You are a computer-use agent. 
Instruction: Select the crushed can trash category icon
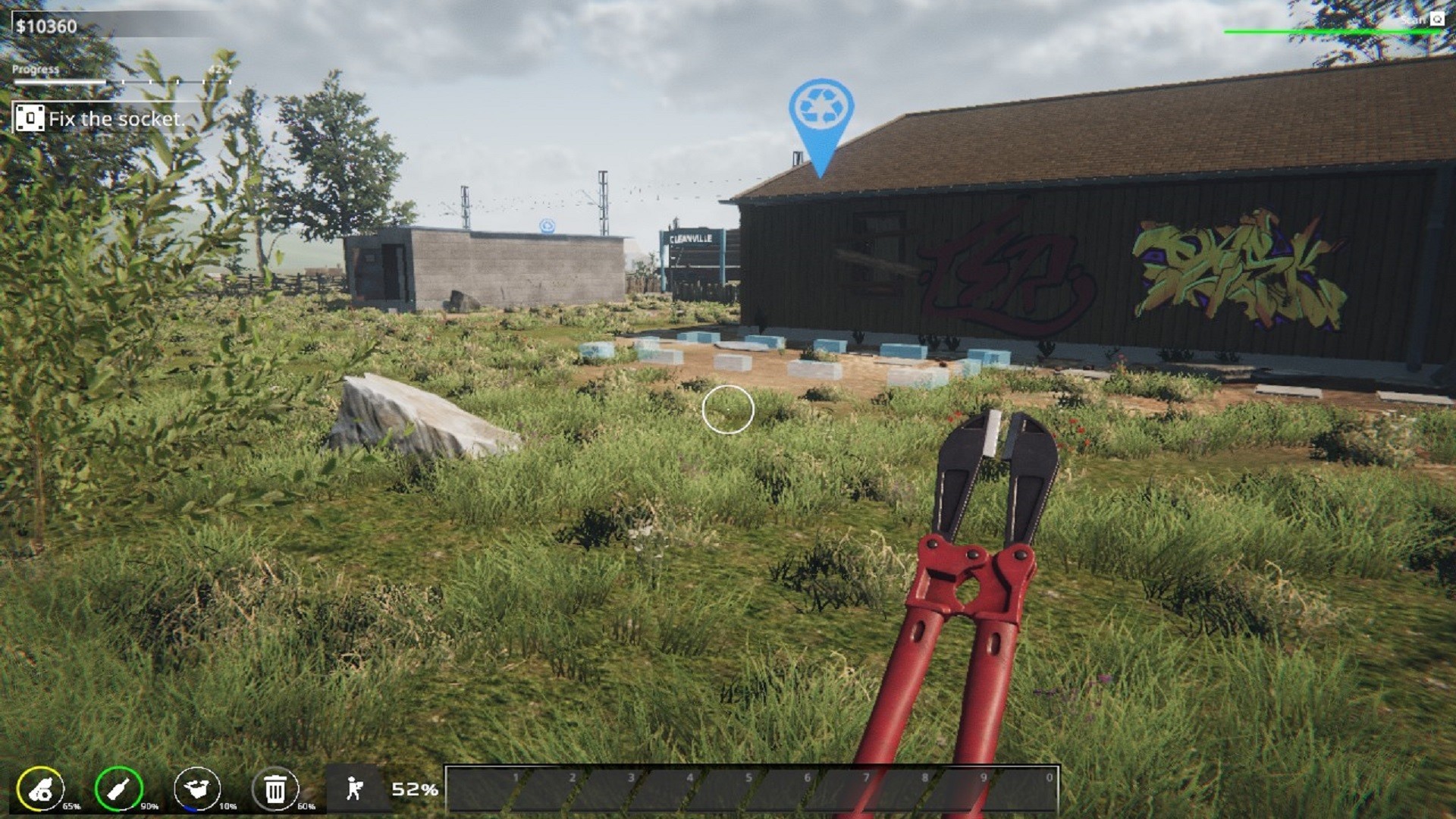coord(39,787)
